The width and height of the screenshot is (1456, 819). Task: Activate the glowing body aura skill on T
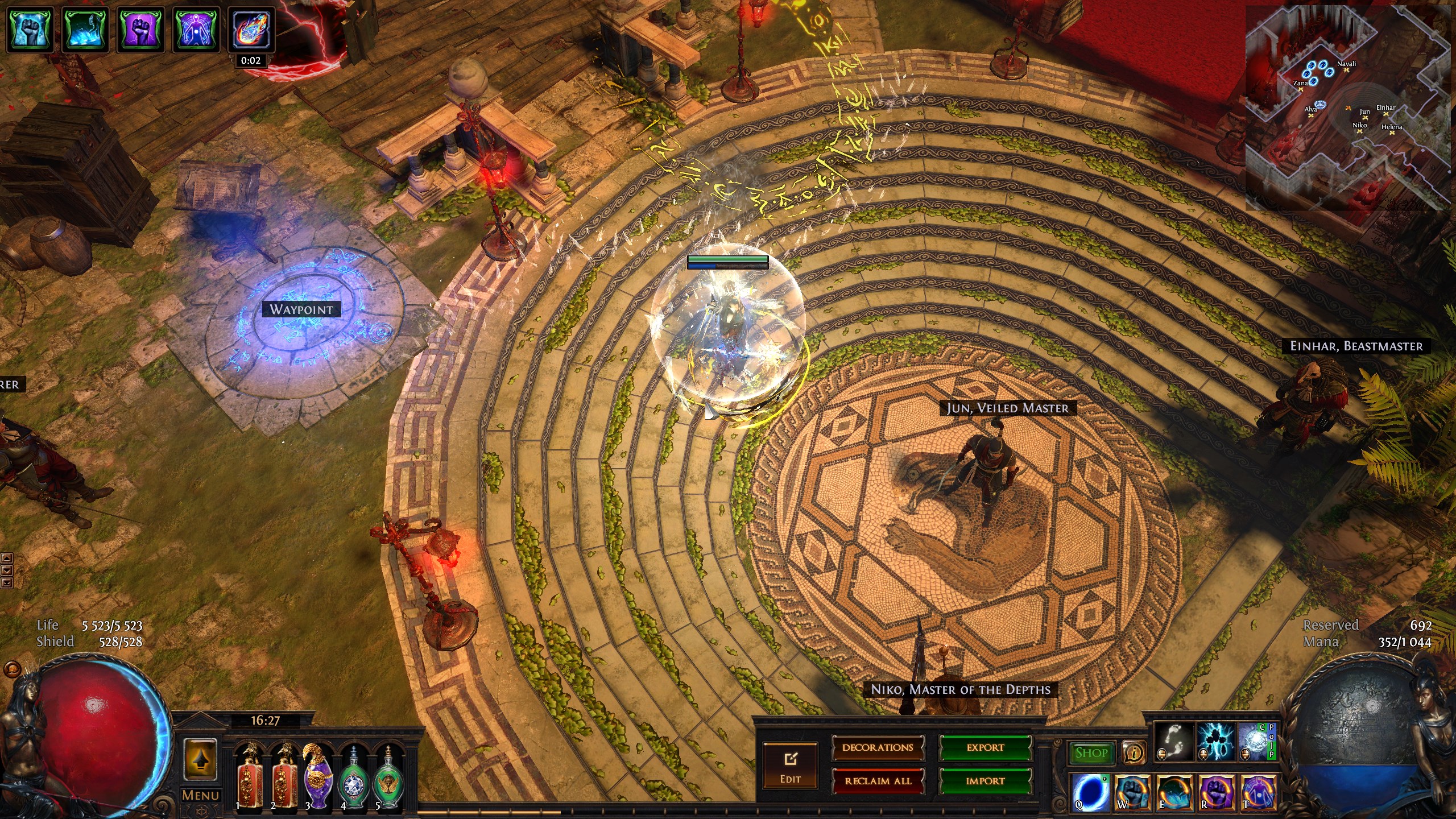pyautogui.click(x=1257, y=791)
